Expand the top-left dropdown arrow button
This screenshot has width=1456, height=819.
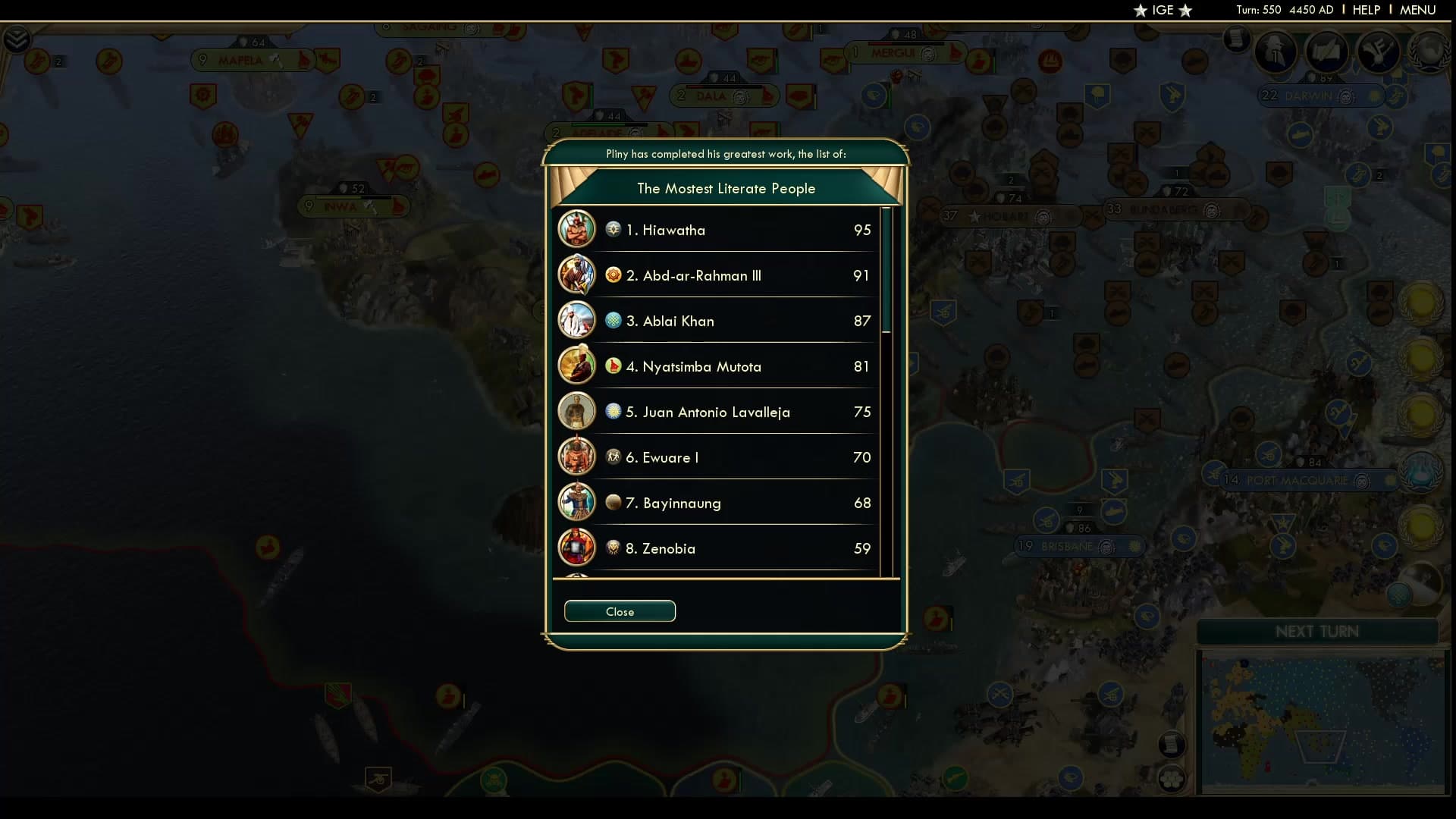(x=17, y=39)
